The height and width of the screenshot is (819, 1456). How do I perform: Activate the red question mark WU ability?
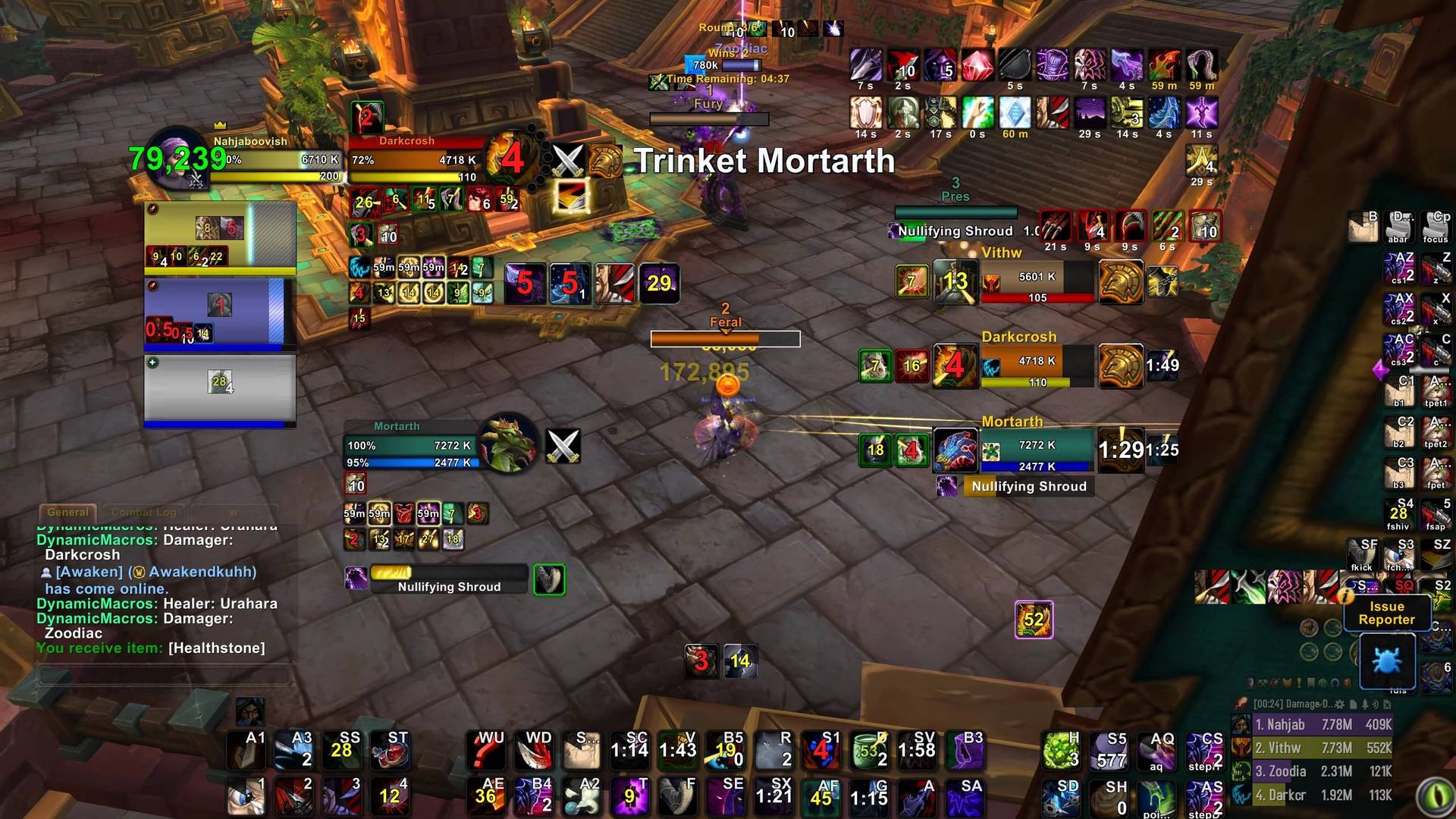485,749
